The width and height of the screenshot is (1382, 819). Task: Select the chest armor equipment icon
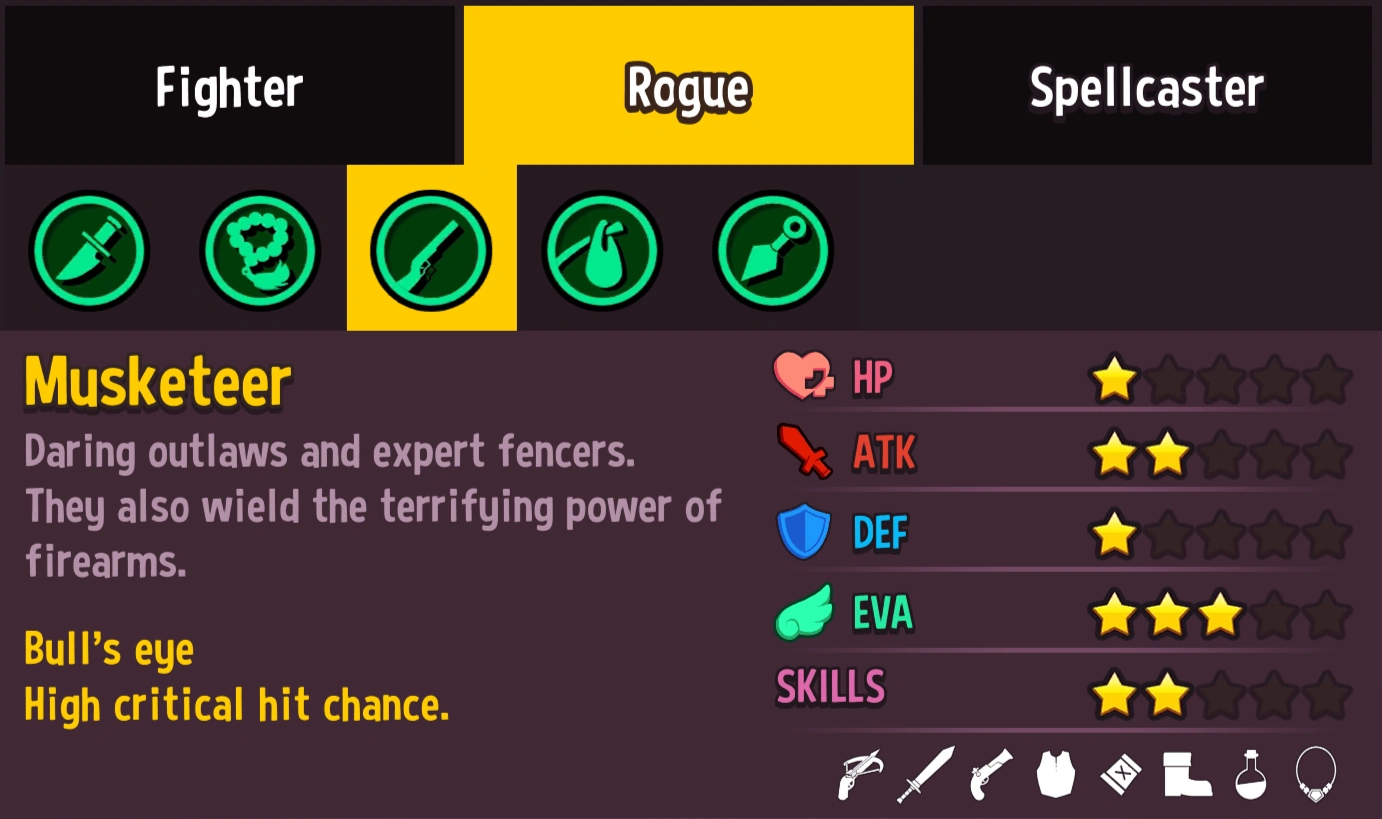pyautogui.click(x=1055, y=775)
